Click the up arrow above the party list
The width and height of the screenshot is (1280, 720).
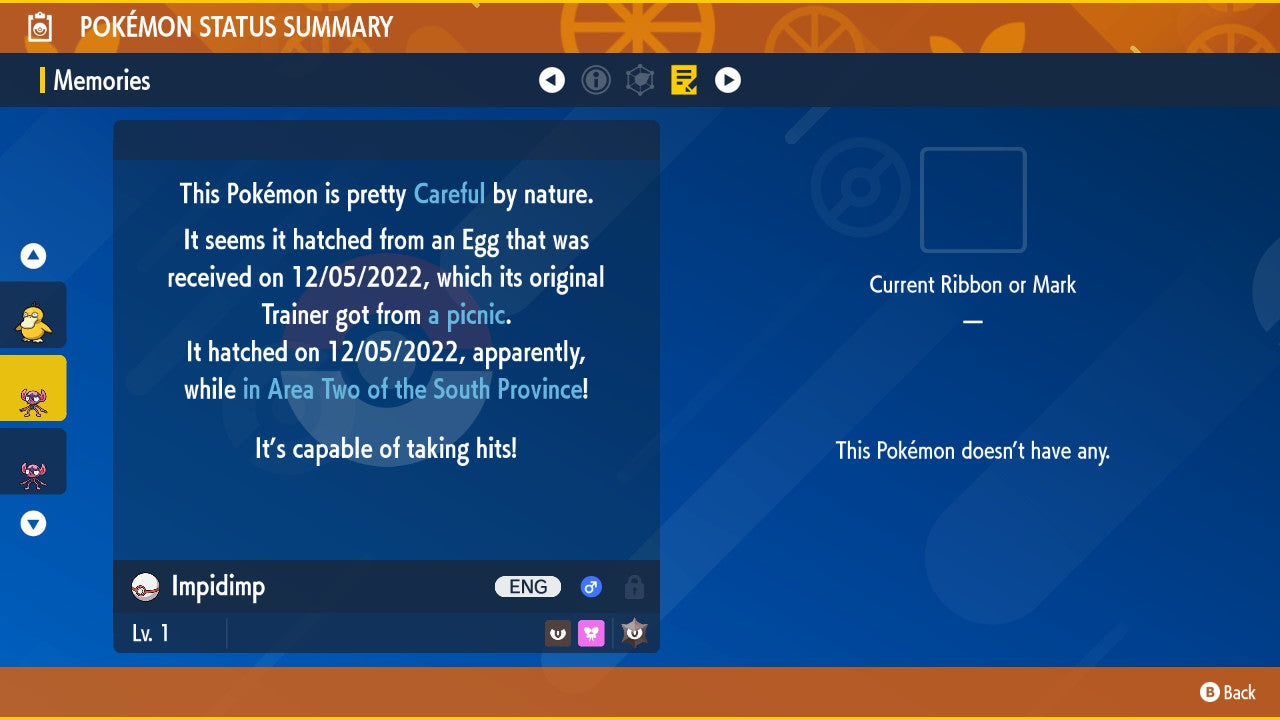tap(32, 255)
